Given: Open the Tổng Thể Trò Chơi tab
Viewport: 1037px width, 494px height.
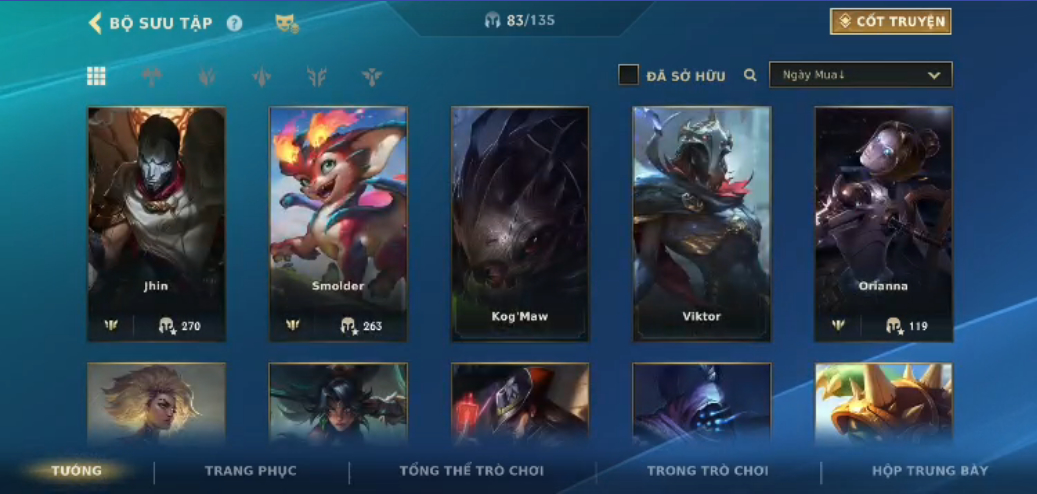Looking at the screenshot, I should (x=471, y=471).
